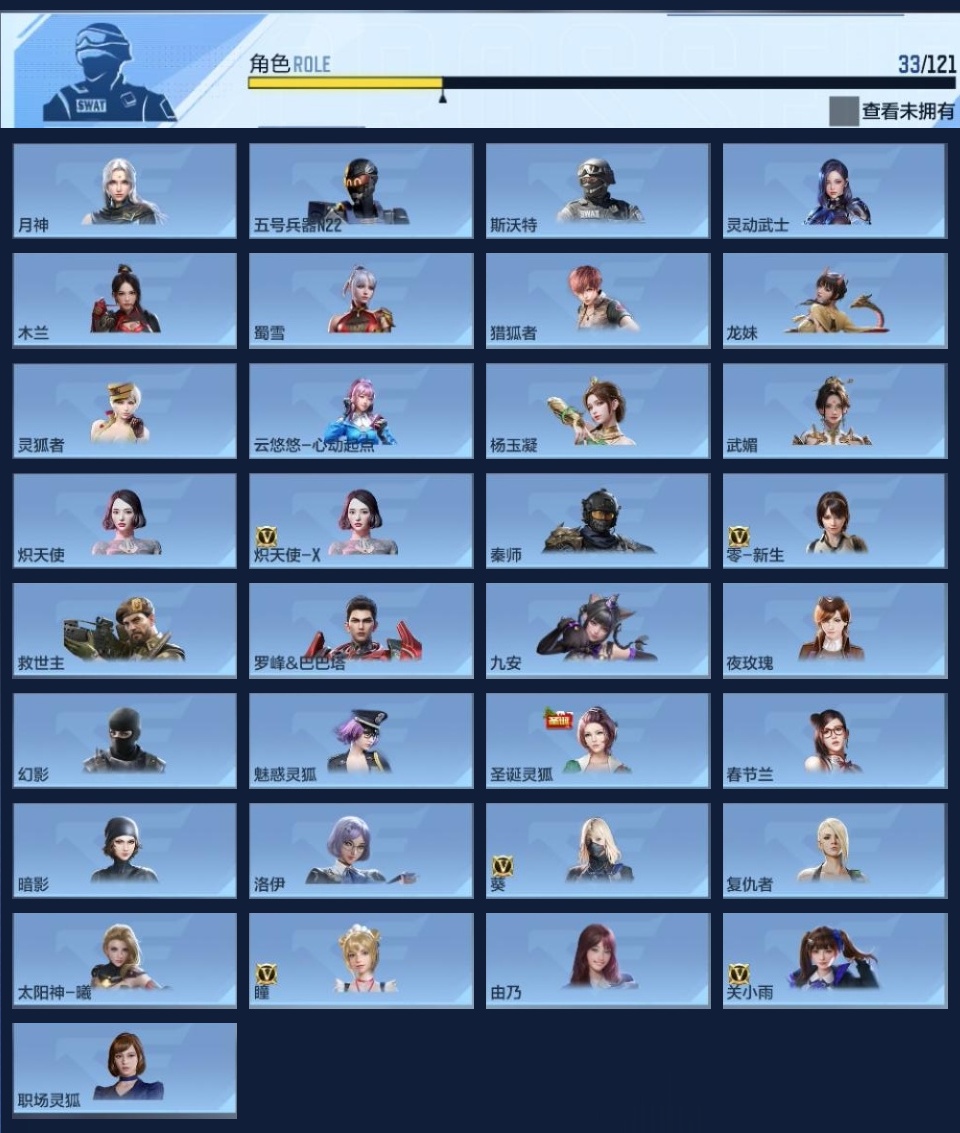Pick the 复仇者 role card

pyautogui.click(x=835, y=851)
